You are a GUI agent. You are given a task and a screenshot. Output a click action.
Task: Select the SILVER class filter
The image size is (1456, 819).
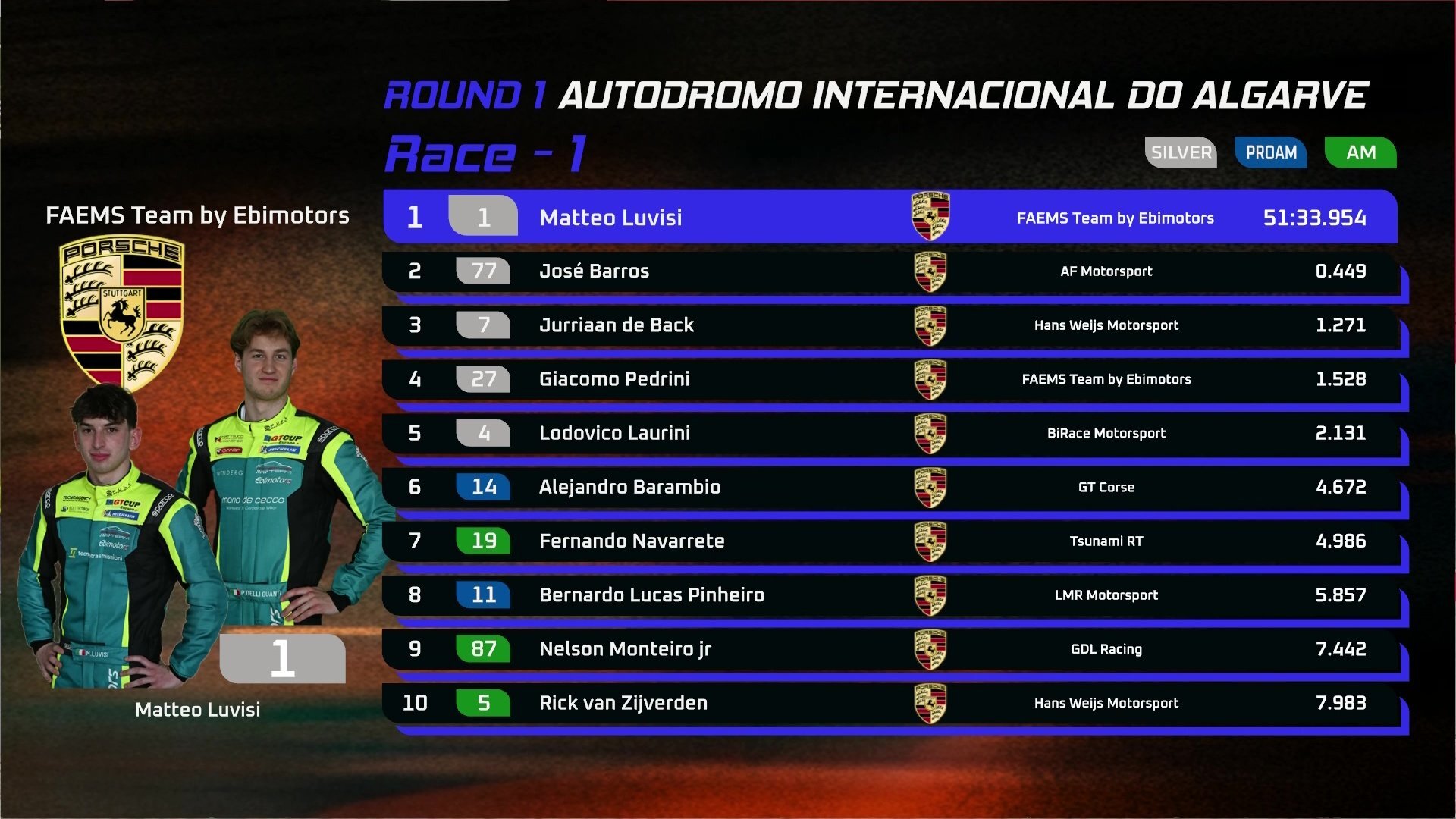coord(1181,152)
